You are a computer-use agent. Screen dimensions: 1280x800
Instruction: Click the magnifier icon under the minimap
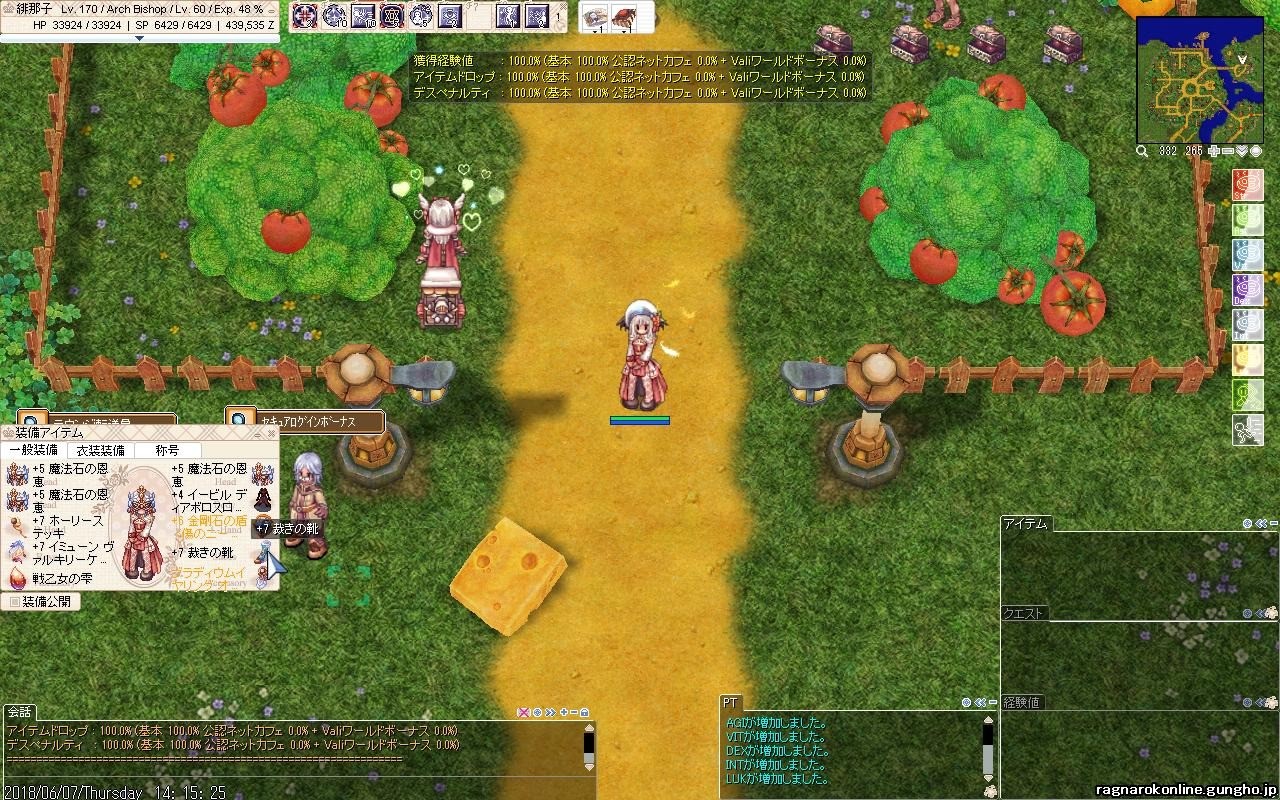tap(1142, 151)
